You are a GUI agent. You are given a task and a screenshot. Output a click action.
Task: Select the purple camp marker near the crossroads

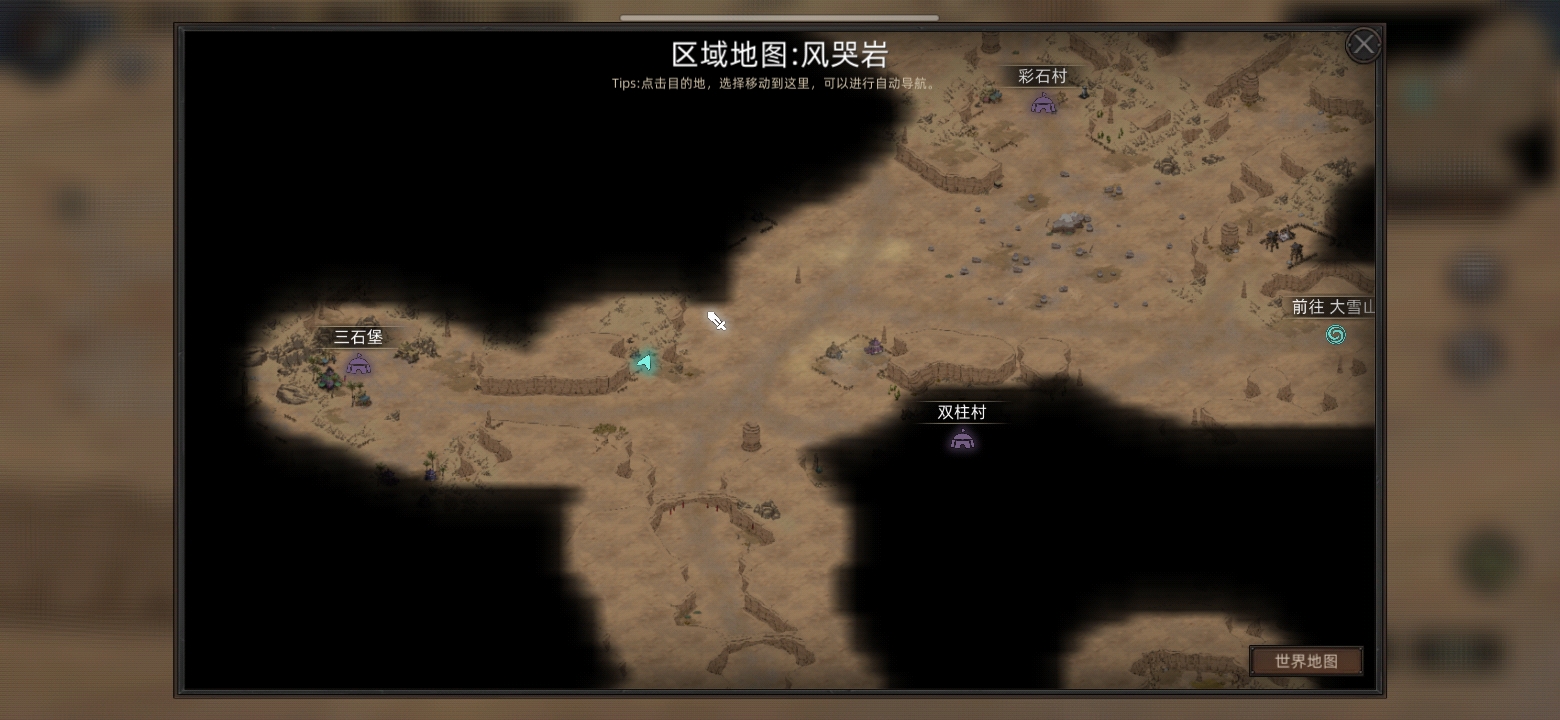[872, 348]
